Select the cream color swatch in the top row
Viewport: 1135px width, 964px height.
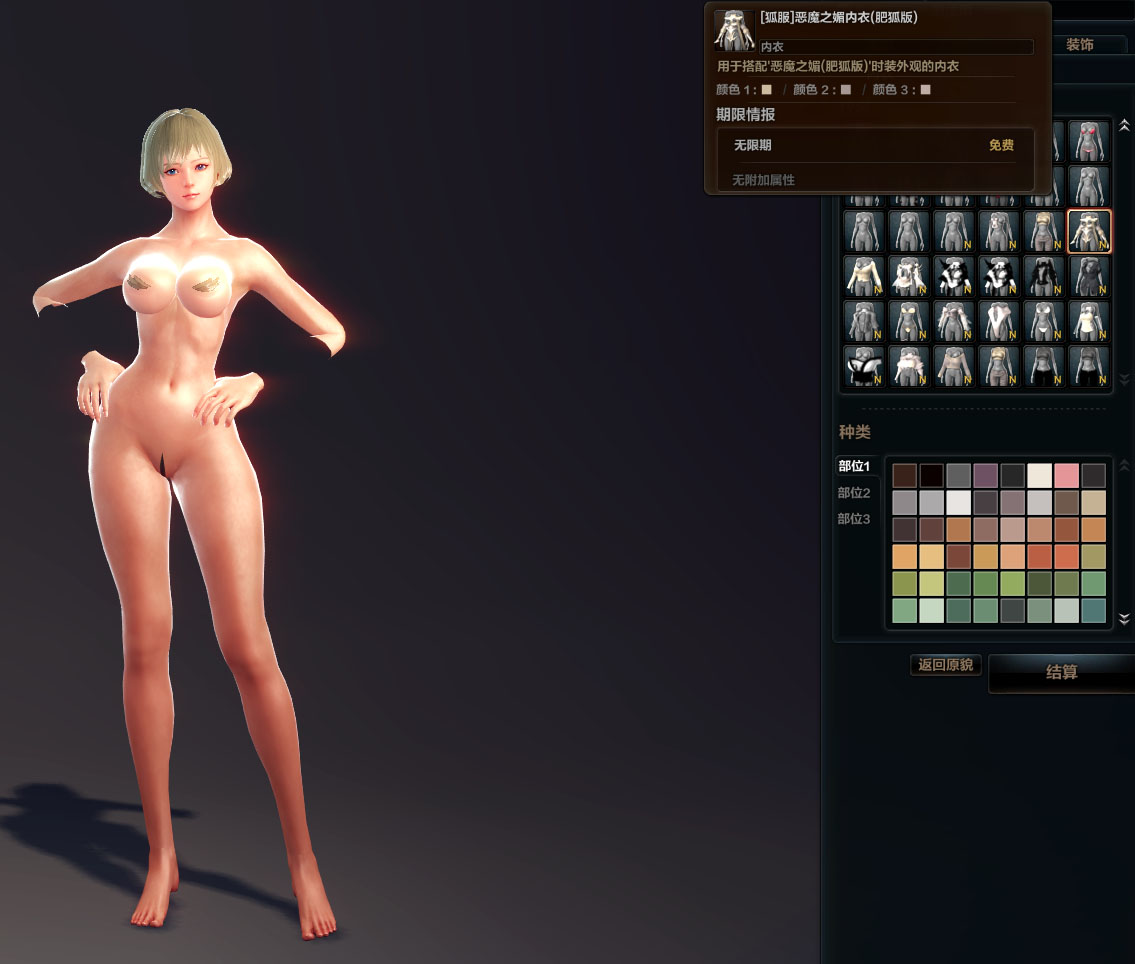(x=1039, y=476)
